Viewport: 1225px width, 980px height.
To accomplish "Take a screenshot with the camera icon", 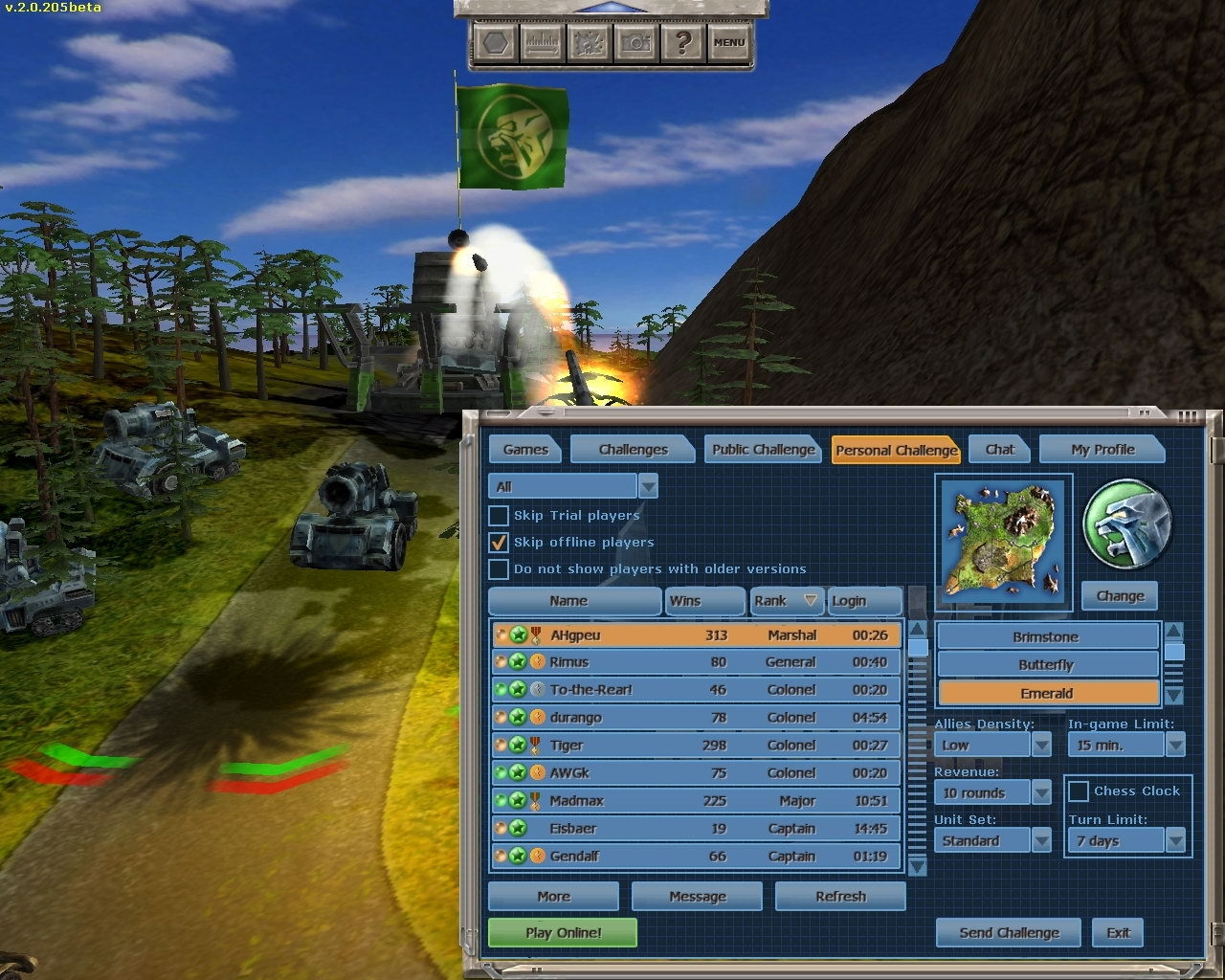I will click(636, 43).
